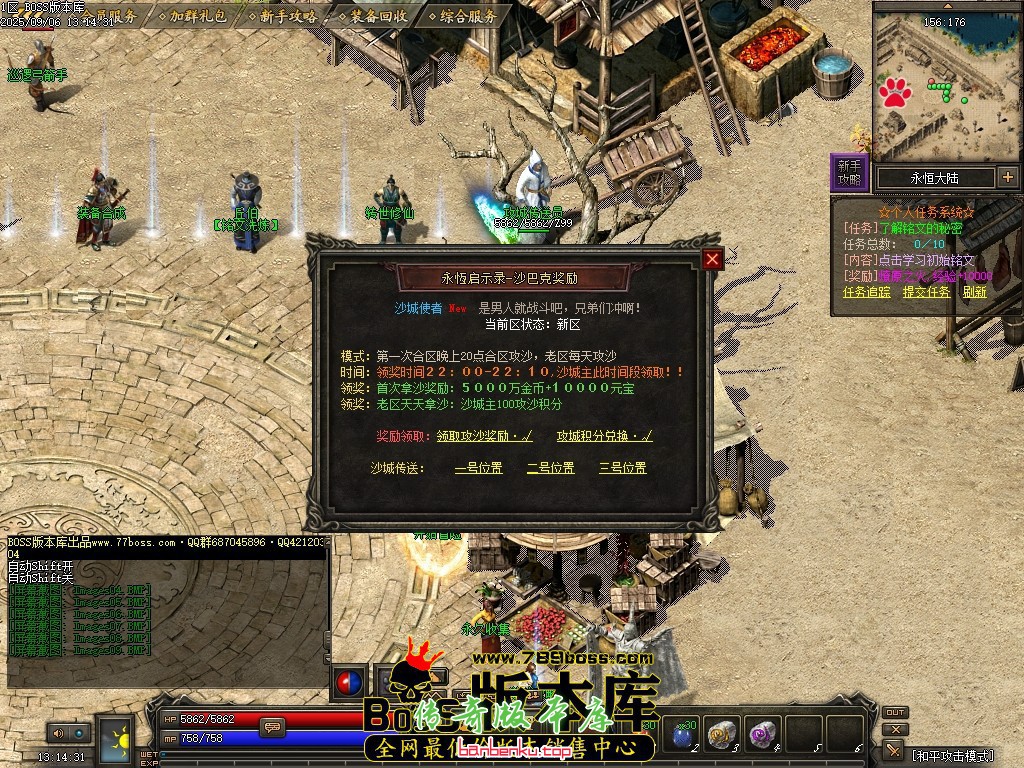Teleport to 一号位置
Screen dimensions: 1024x768
478,468
